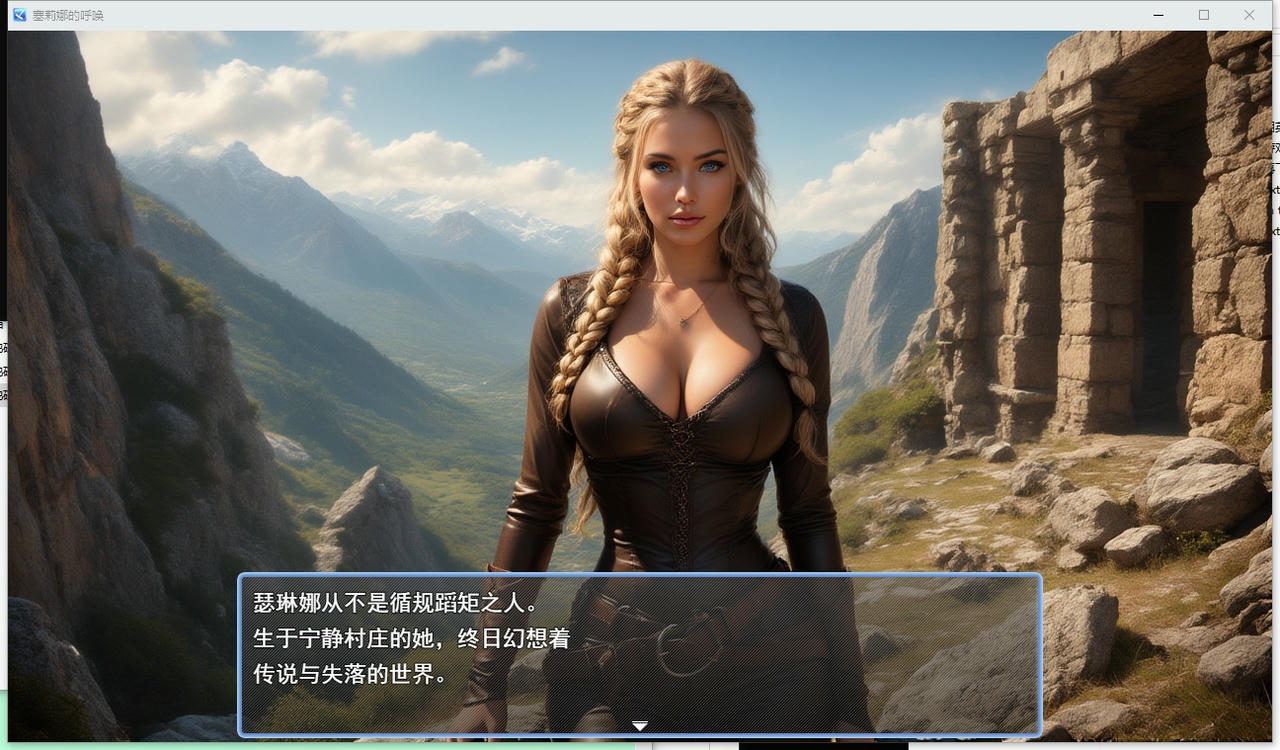Click the line starting with 生于宁静村庄
Image resolution: width=1280 pixels, height=750 pixels.
[x=410, y=639]
